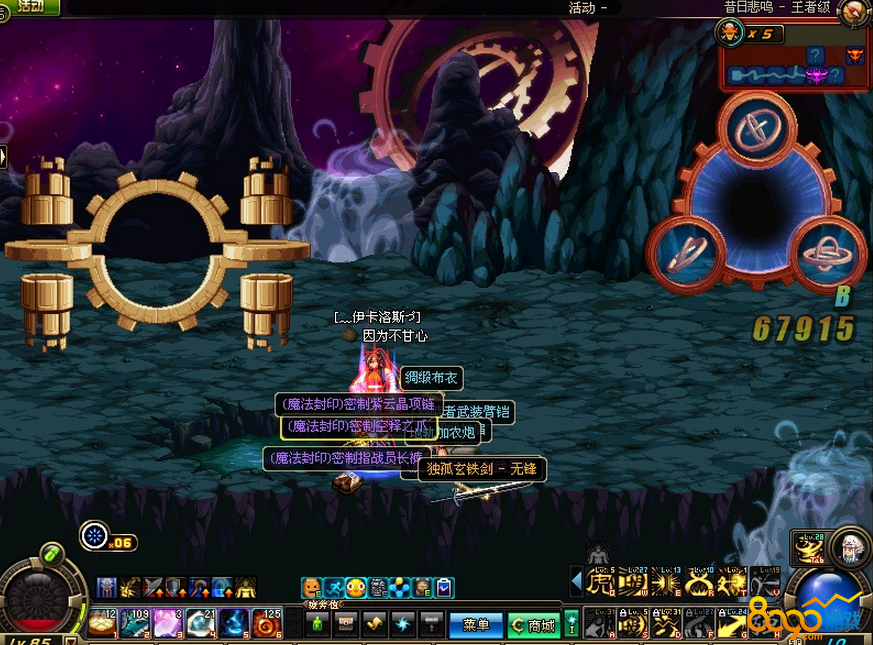The height and width of the screenshot is (645, 873).
Task: Click the green figure character button
Action: coord(317,624)
